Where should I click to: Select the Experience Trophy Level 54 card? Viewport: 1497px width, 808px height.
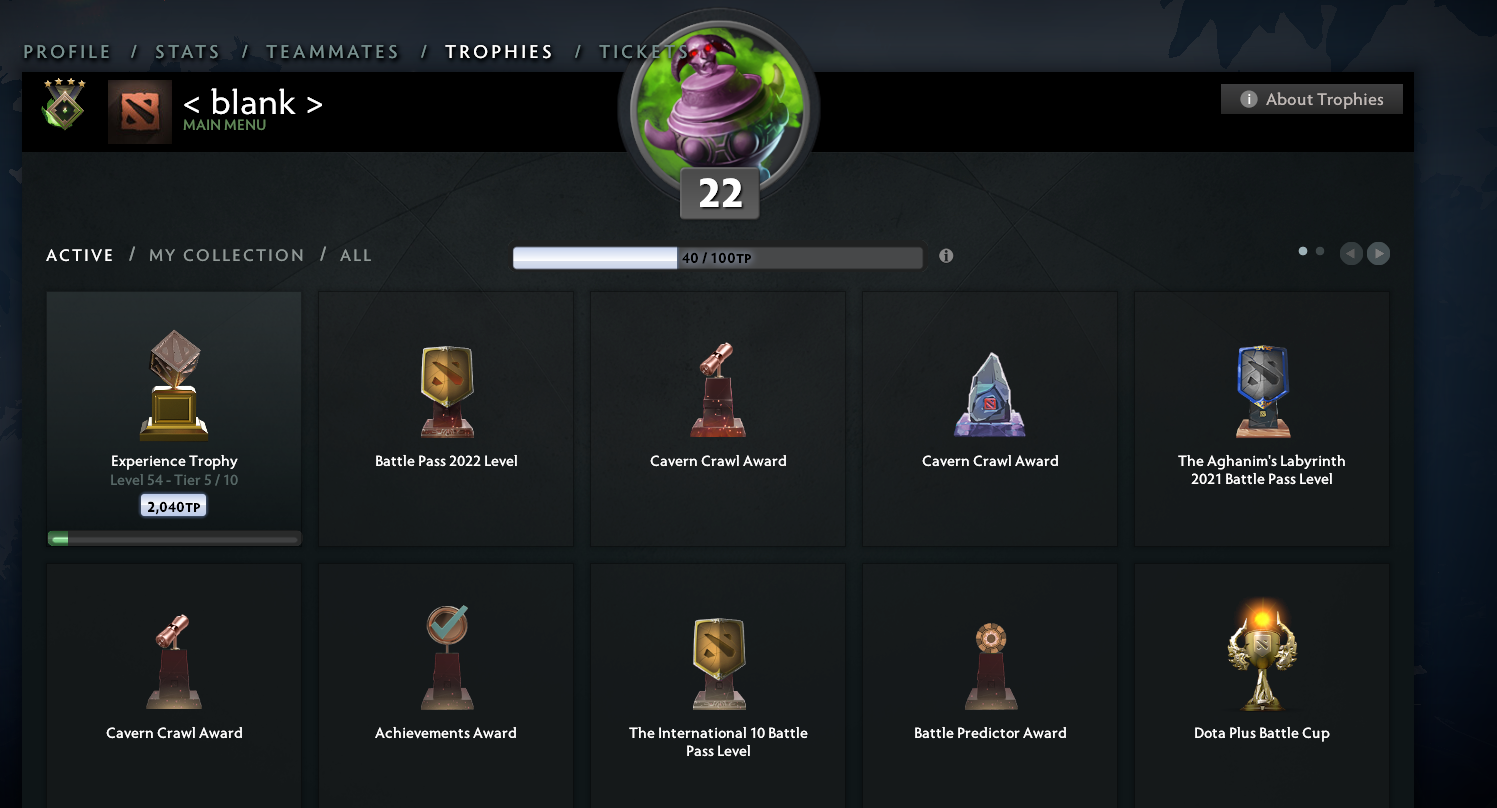click(x=173, y=415)
